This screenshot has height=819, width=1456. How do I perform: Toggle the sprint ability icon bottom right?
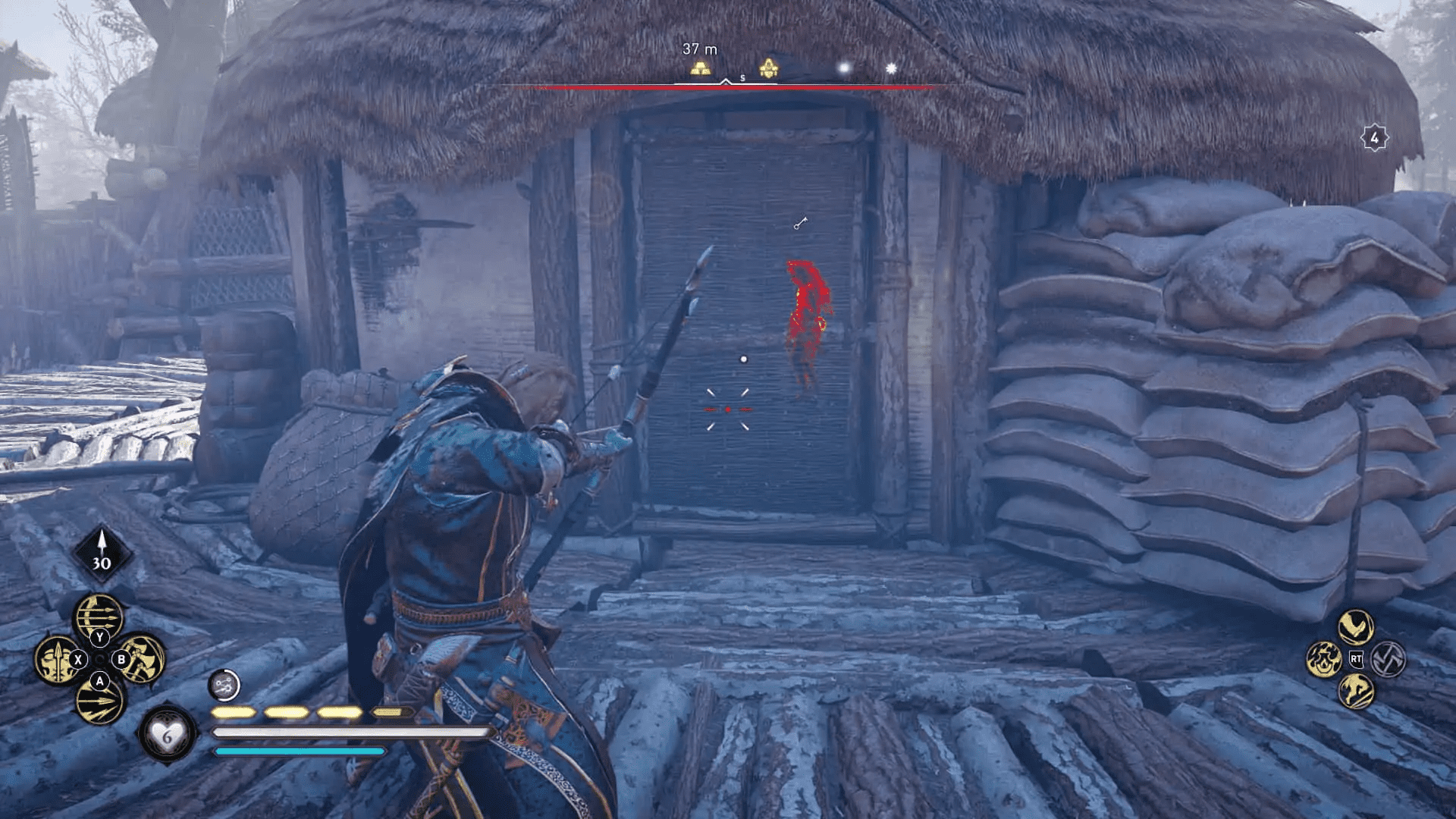tap(1357, 691)
